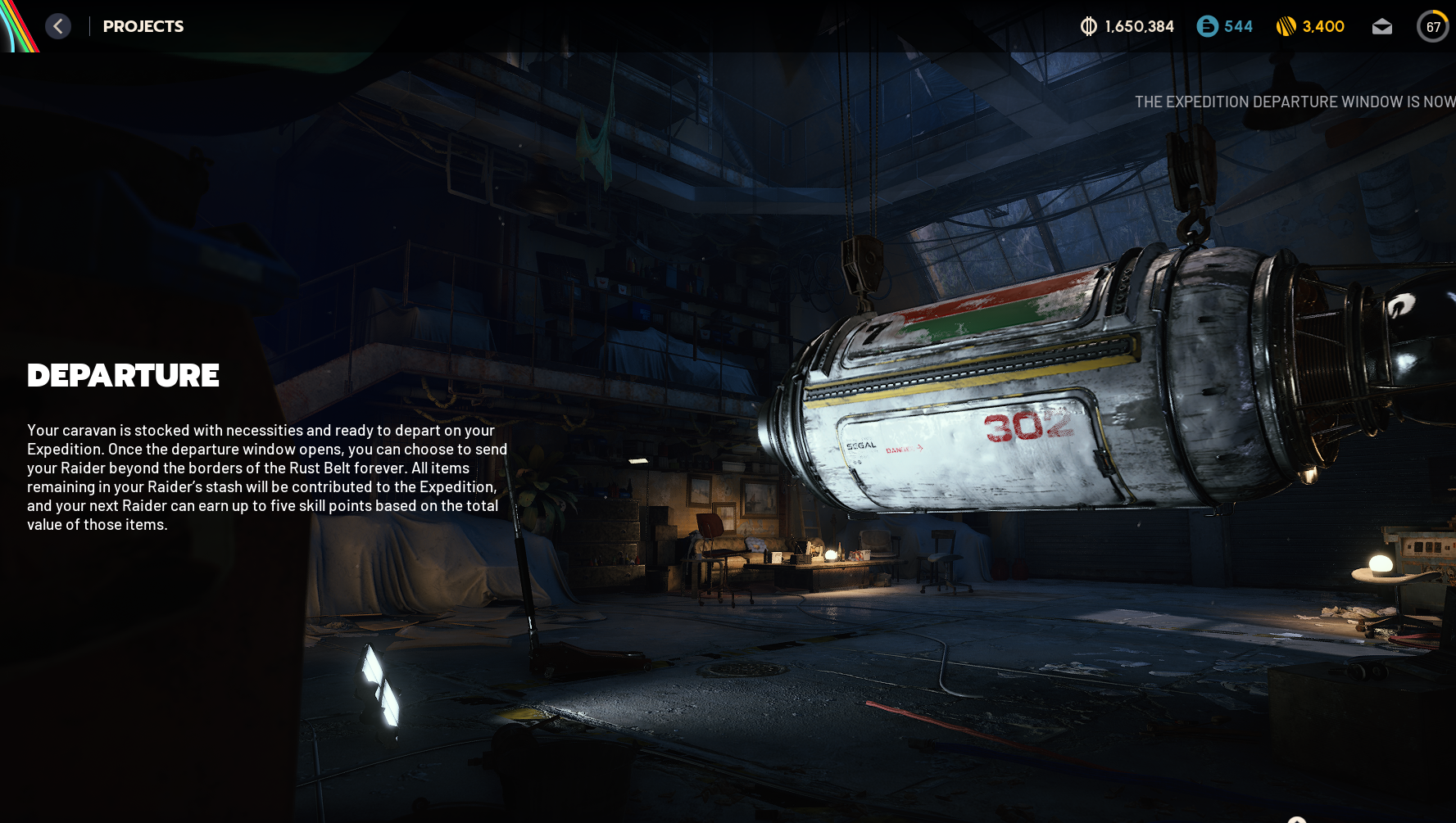Open the level 67 player profile badge
1456x823 pixels.
pyautogui.click(x=1432, y=26)
